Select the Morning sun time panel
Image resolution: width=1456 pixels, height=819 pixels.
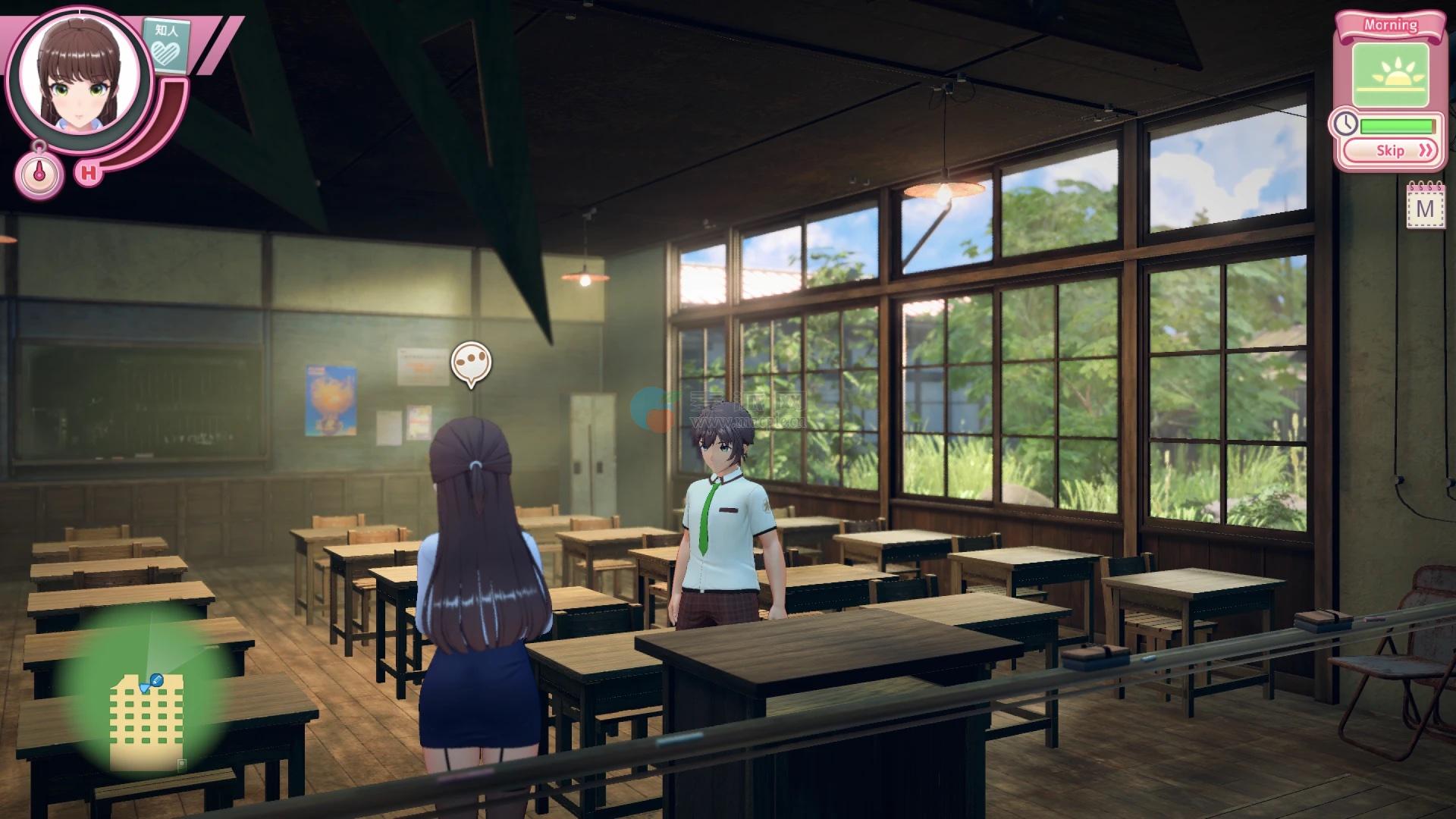(1391, 75)
